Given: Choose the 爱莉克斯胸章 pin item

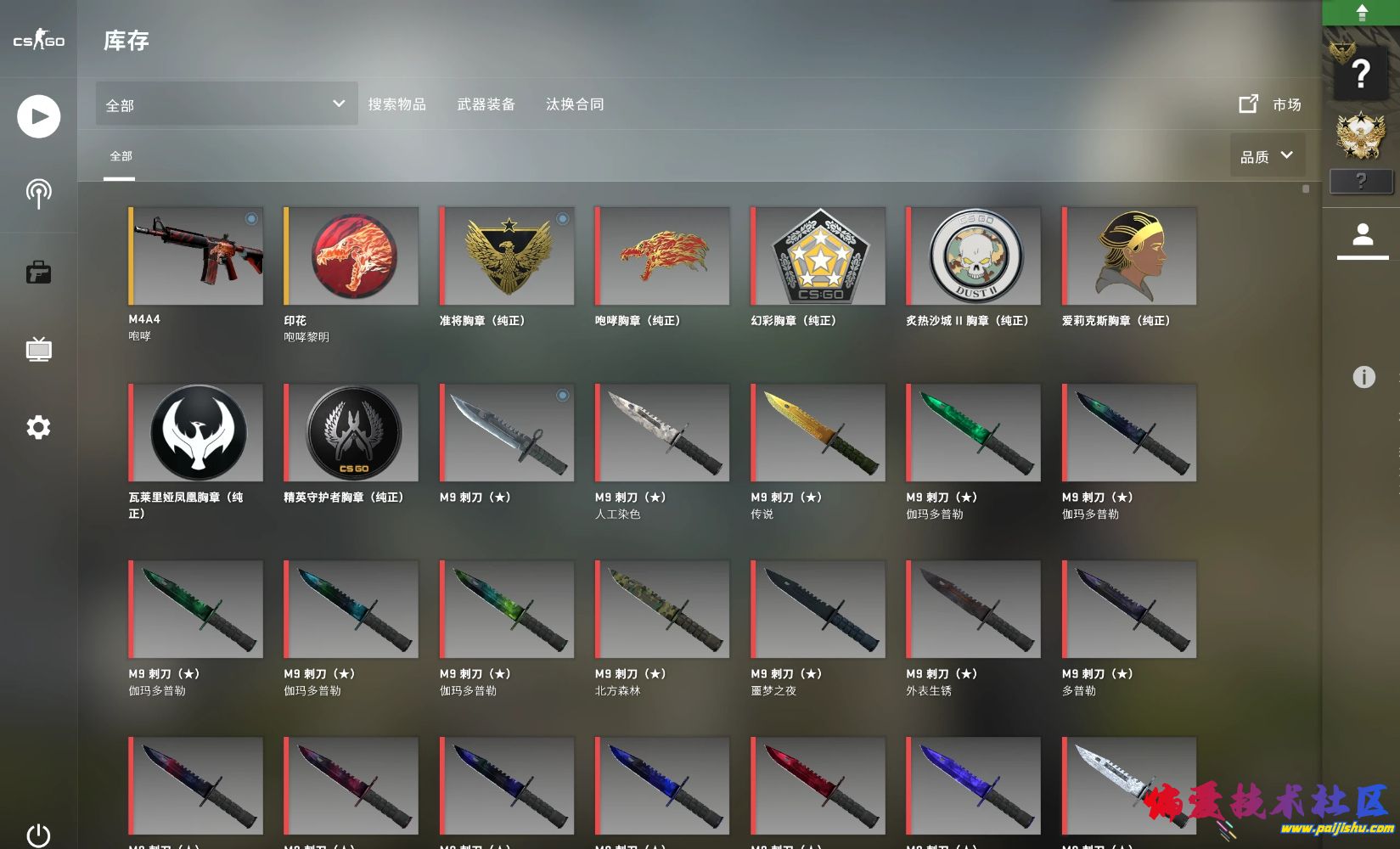Looking at the screenshot, I should [x=1130, y=256].
